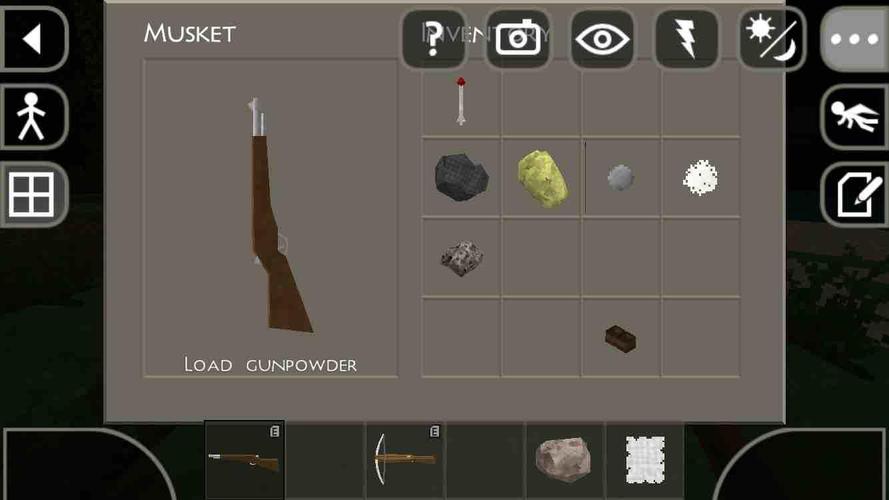Go back with the left arrow button
The image size is (889, 500).
click(x=33, y=39)
